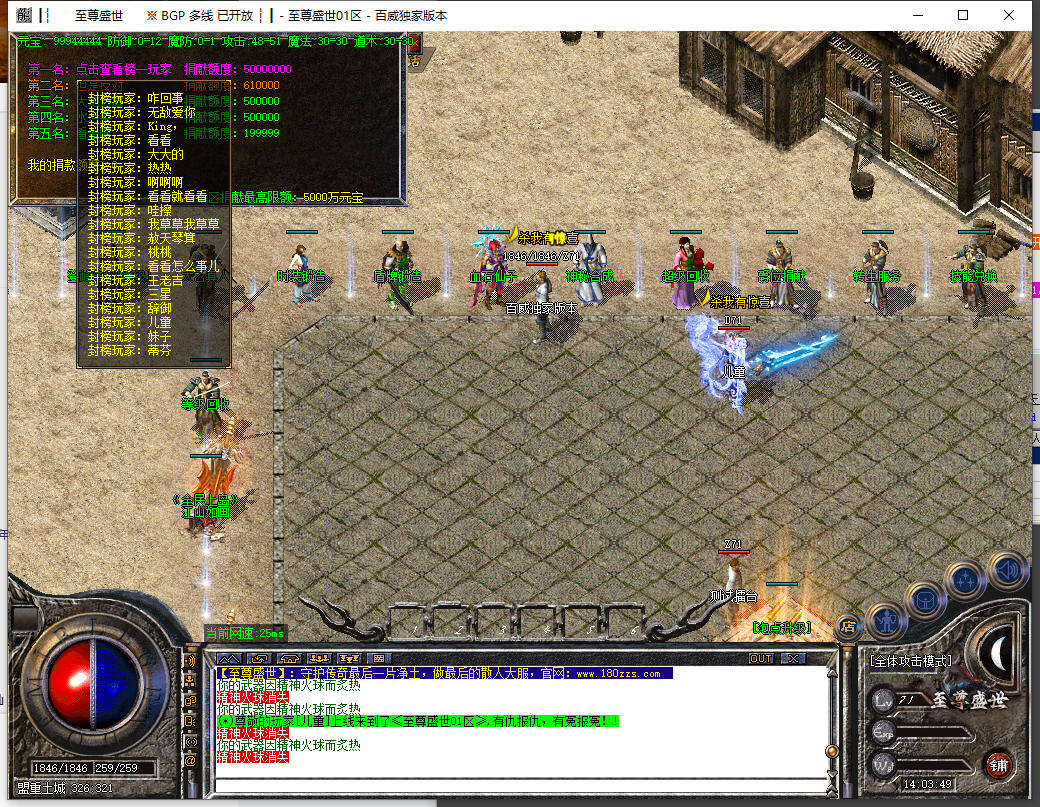Click the '@' chat channel icon
This screenshot has width=1040, height=807.
(191, 761)
